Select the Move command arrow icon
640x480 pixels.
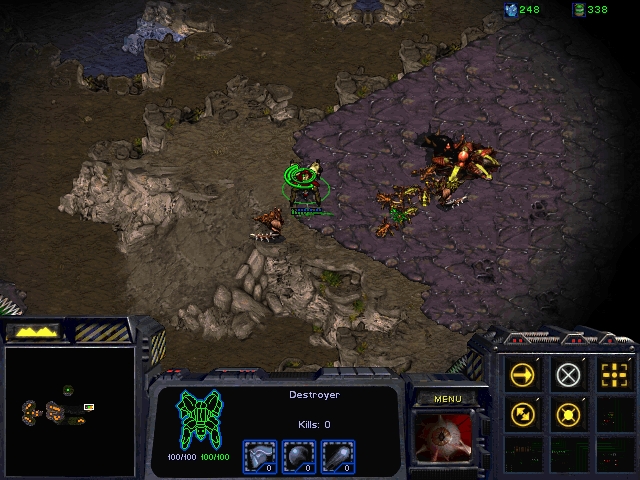point(523,375)
